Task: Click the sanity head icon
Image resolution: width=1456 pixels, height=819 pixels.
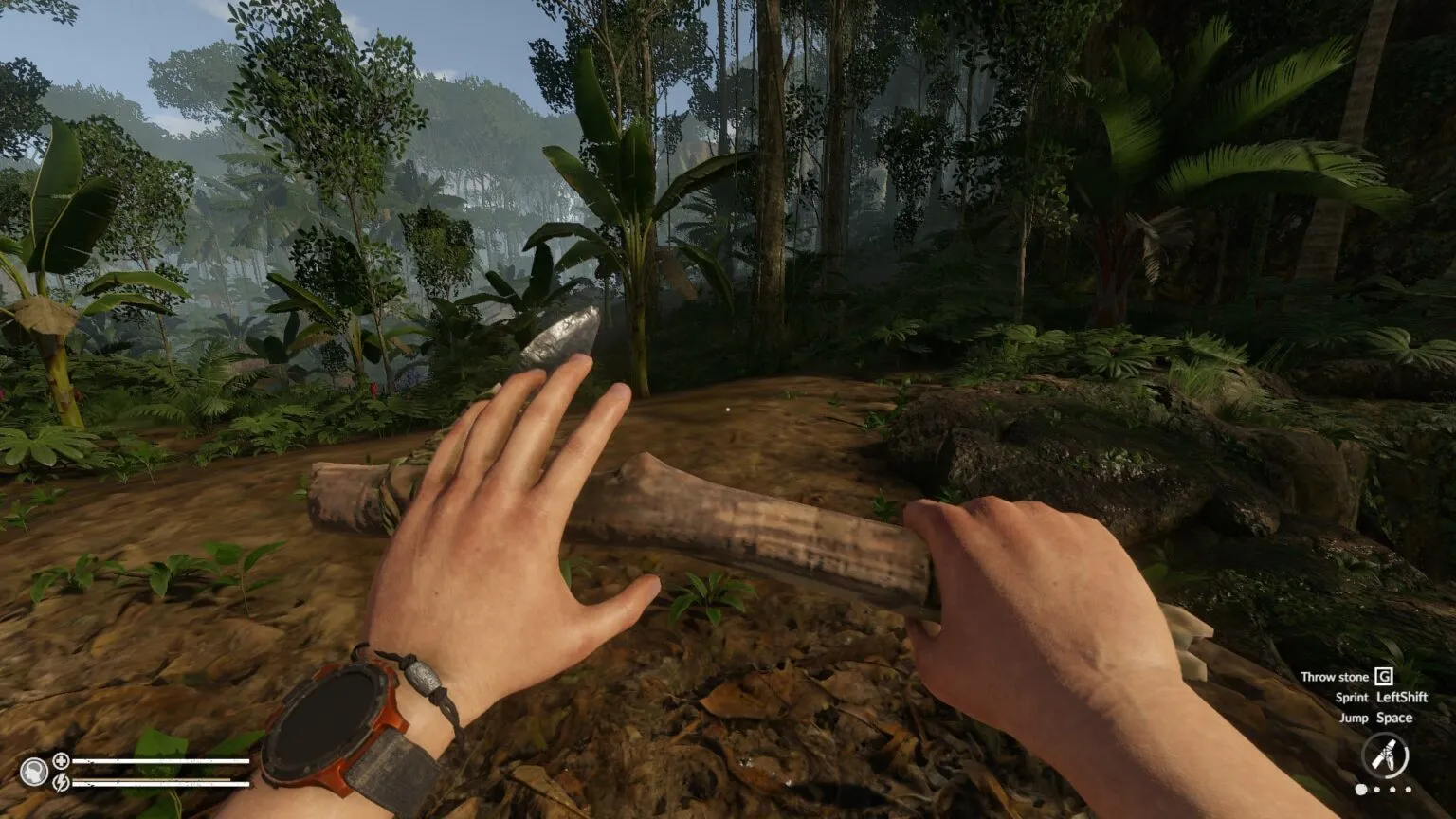Action: click(x=35, y=772)
